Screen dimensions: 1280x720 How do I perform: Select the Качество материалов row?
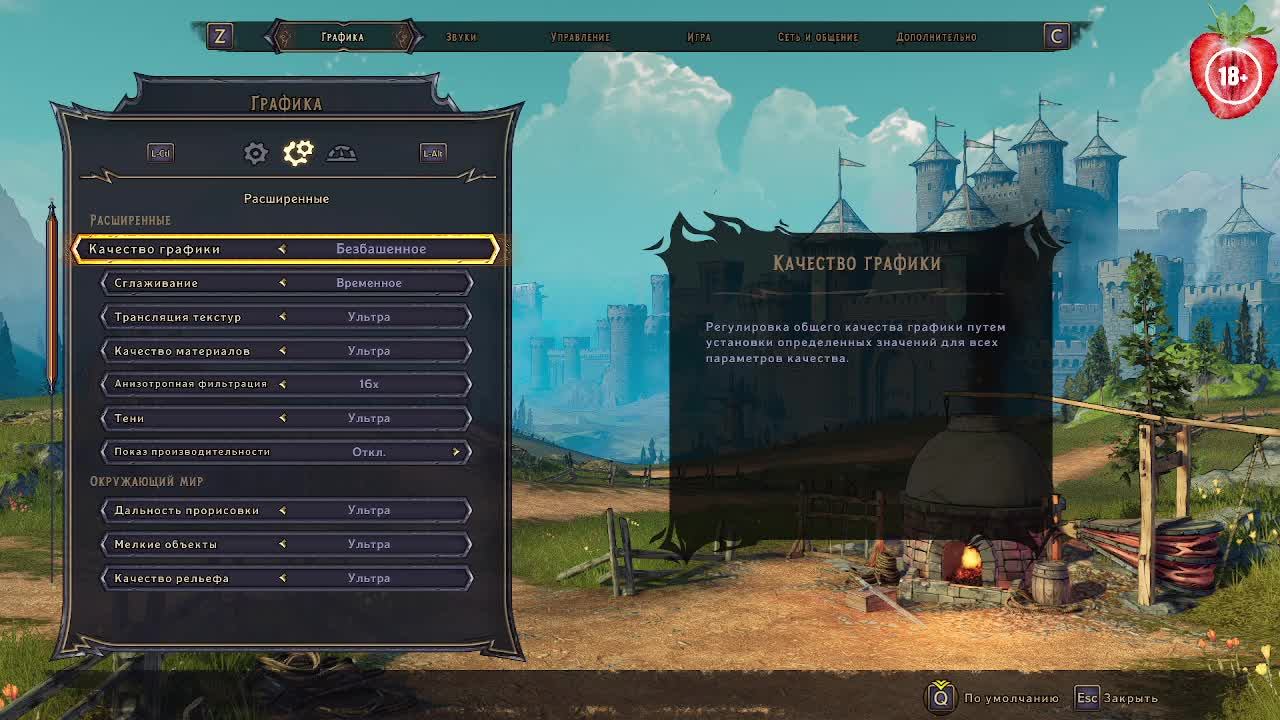(x=287, y=351)
